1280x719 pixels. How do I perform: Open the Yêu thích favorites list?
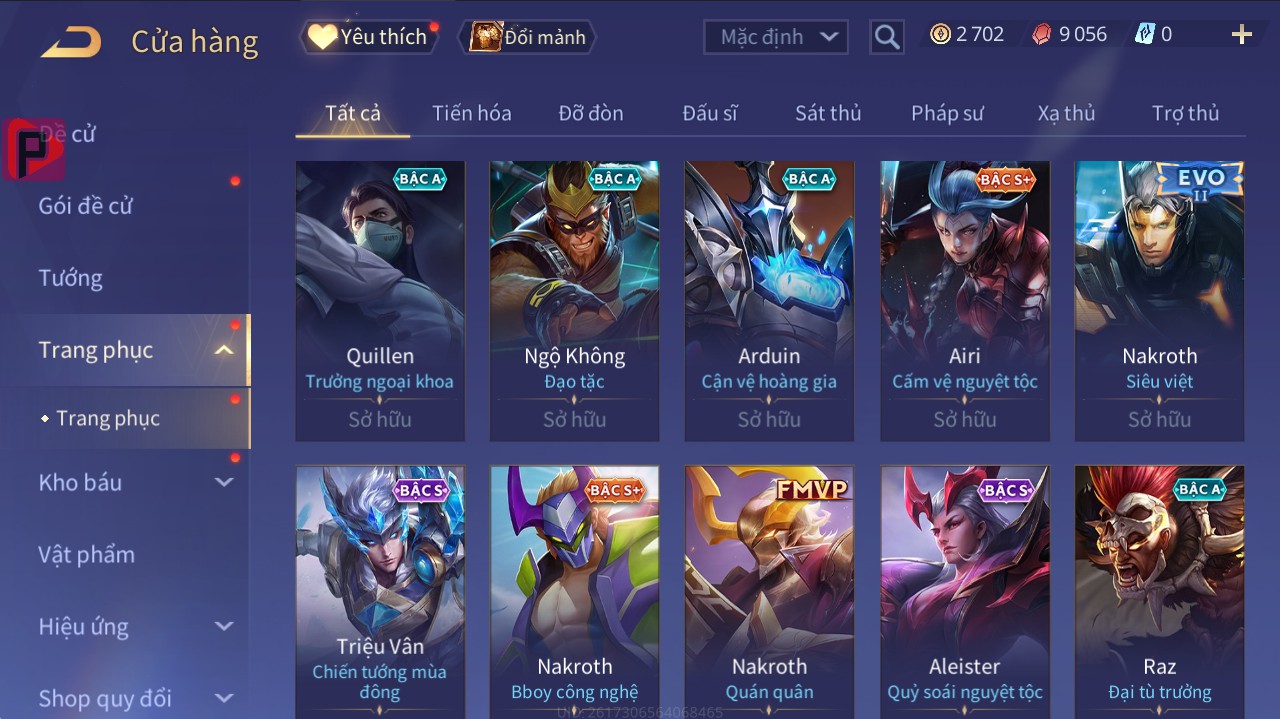(x=369, y=37)
